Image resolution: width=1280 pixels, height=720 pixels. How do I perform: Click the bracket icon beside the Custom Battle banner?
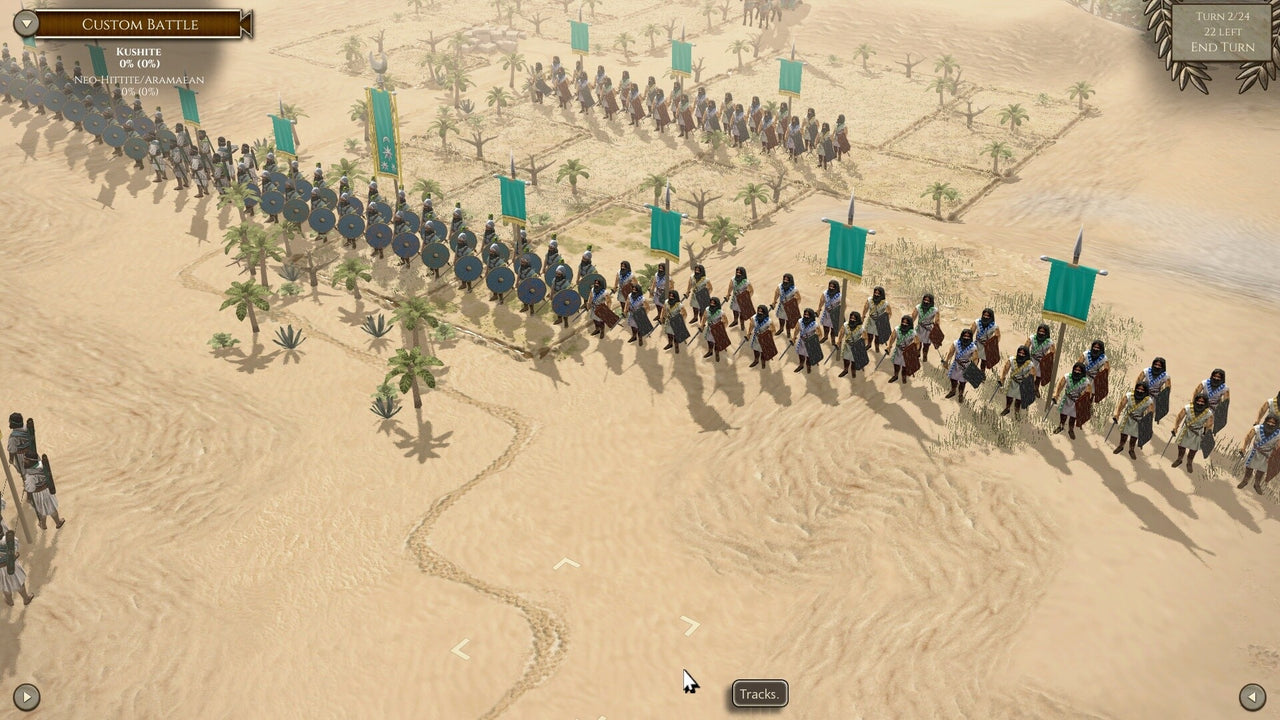tap(245, 22)
